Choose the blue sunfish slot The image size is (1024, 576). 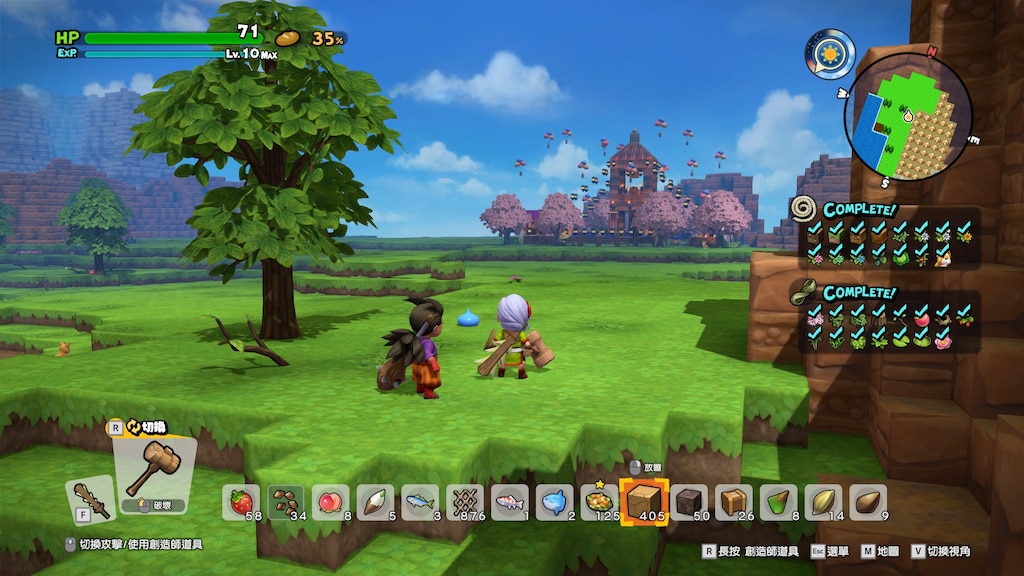(554, 501)
